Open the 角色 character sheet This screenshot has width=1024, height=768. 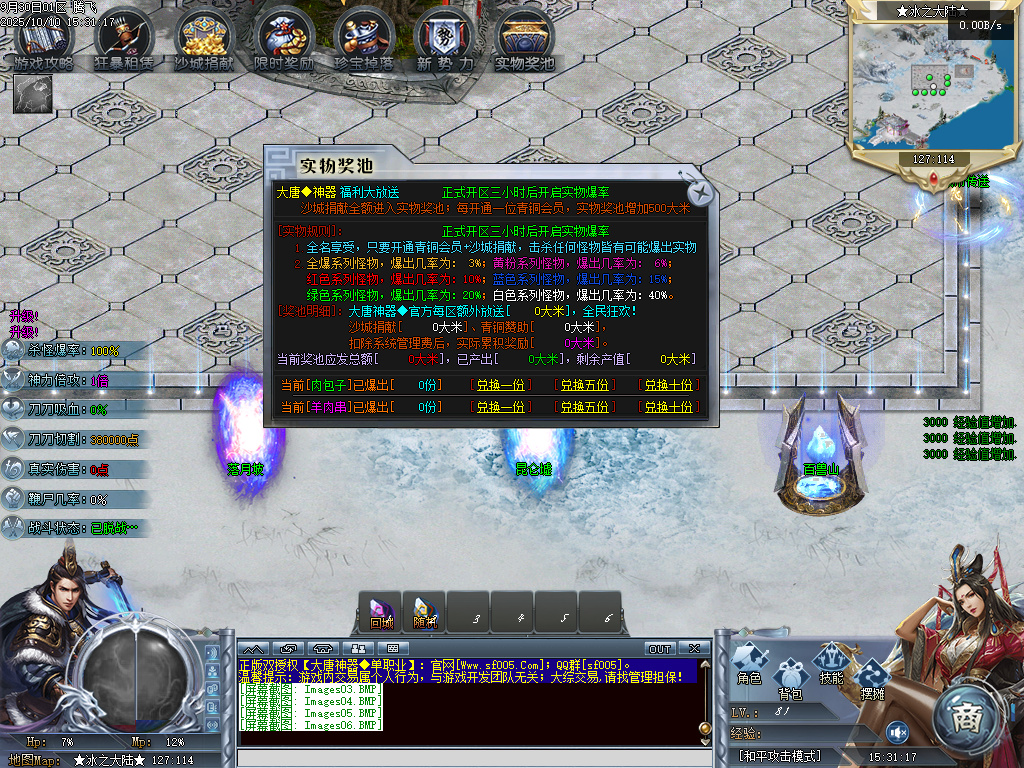coord(750,664)
